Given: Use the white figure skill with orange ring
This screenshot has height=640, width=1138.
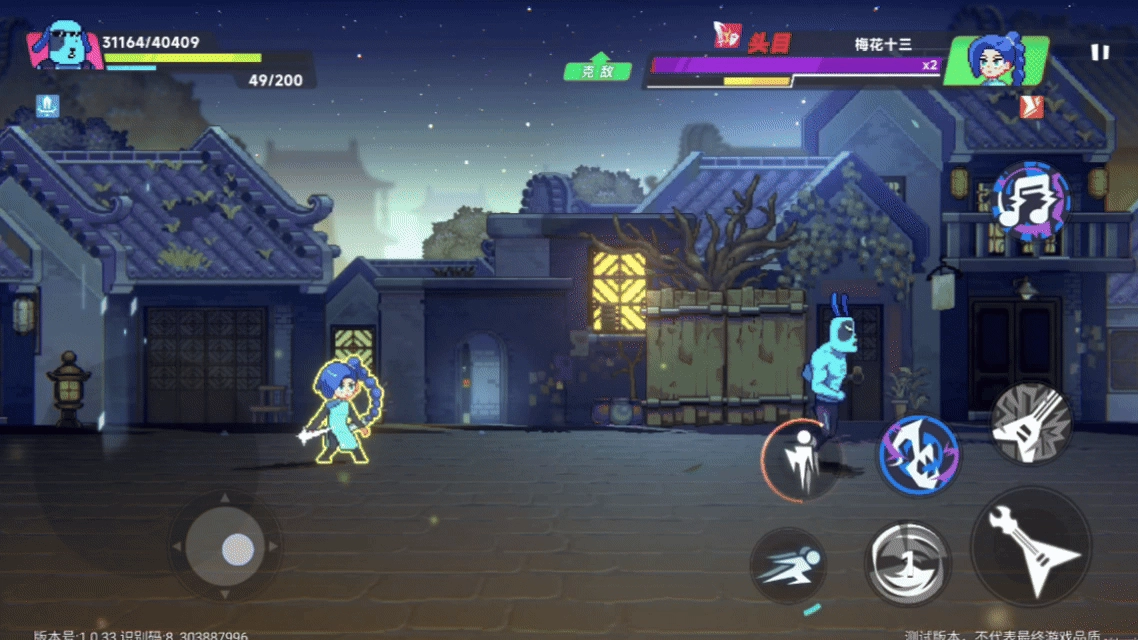Looking at the screenshot, I should point(801,460).
